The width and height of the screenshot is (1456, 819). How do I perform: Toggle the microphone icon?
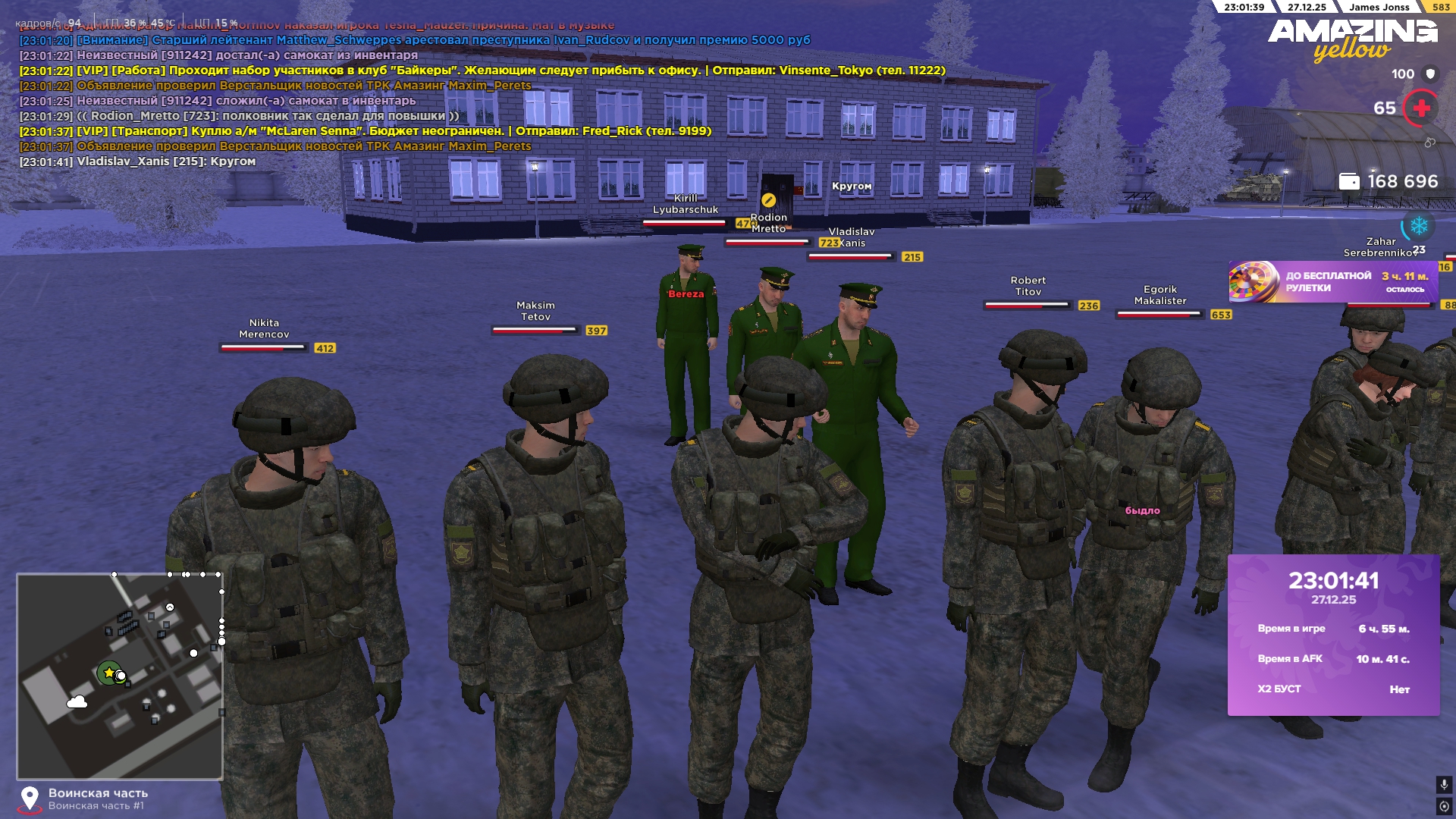coord(1444,784)
